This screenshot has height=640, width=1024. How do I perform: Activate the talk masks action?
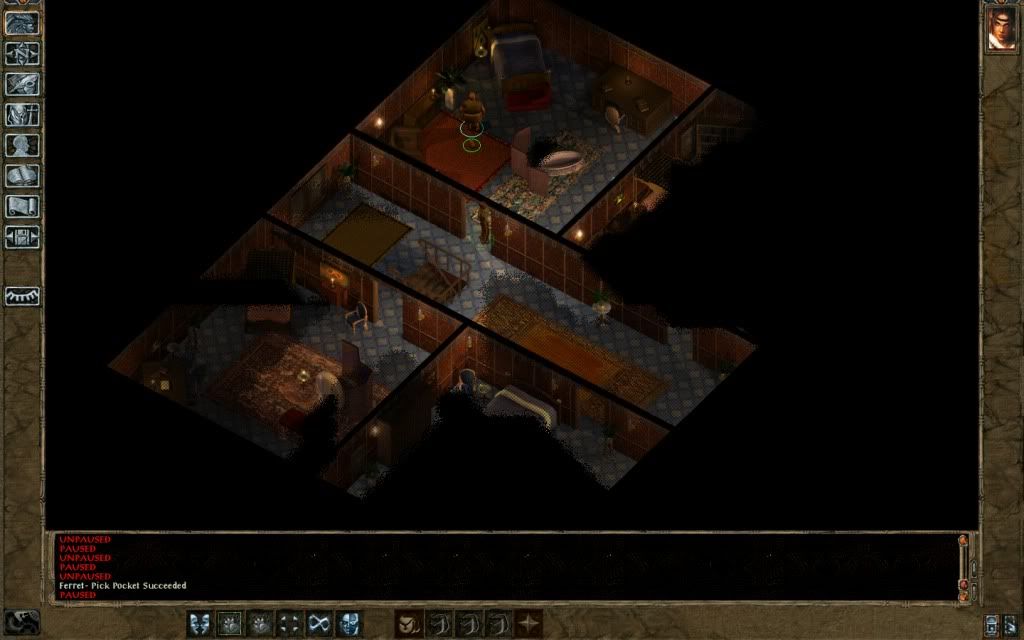[x=199, y=624]
